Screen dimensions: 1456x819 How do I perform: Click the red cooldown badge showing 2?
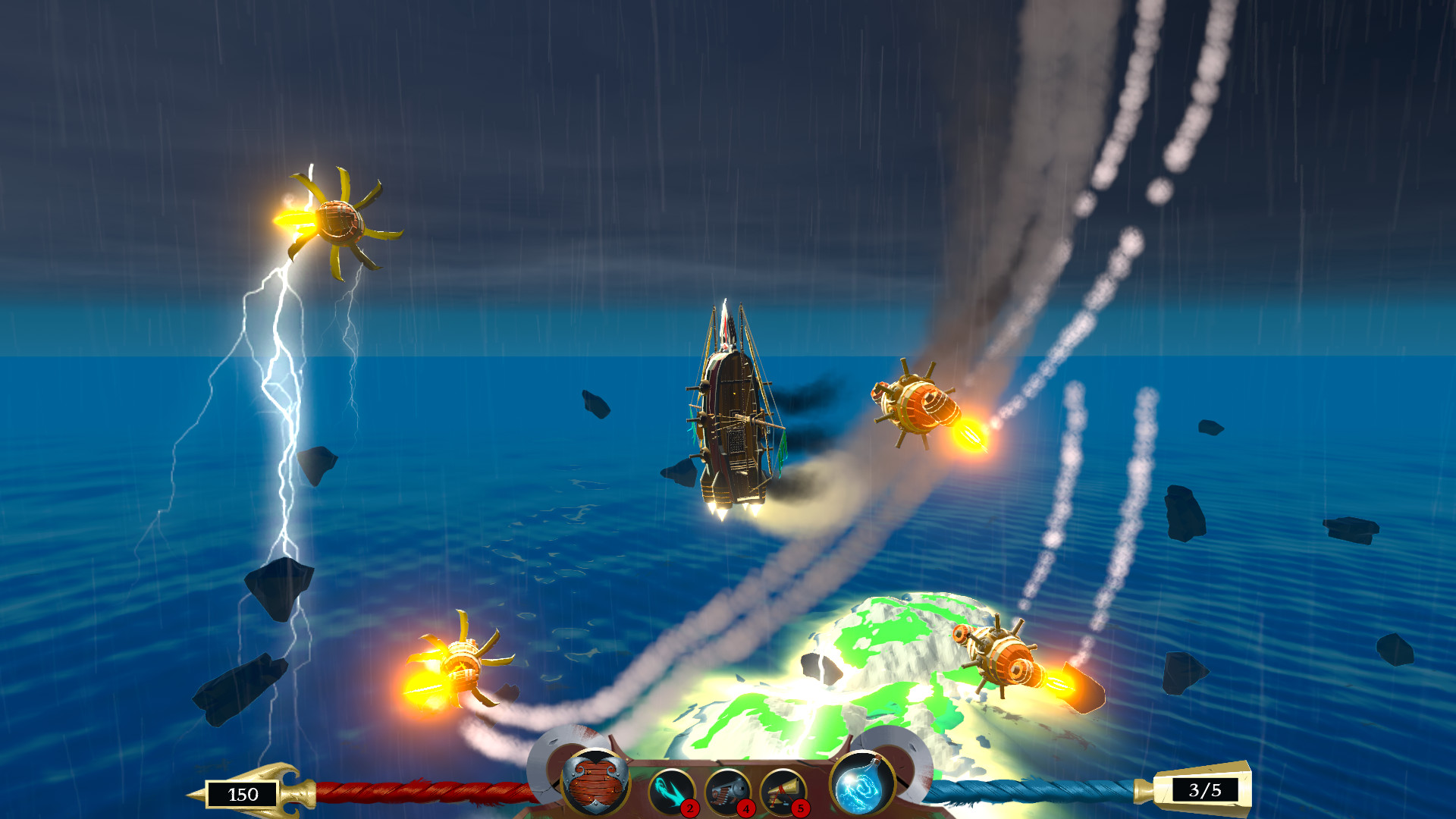point(689,808)
